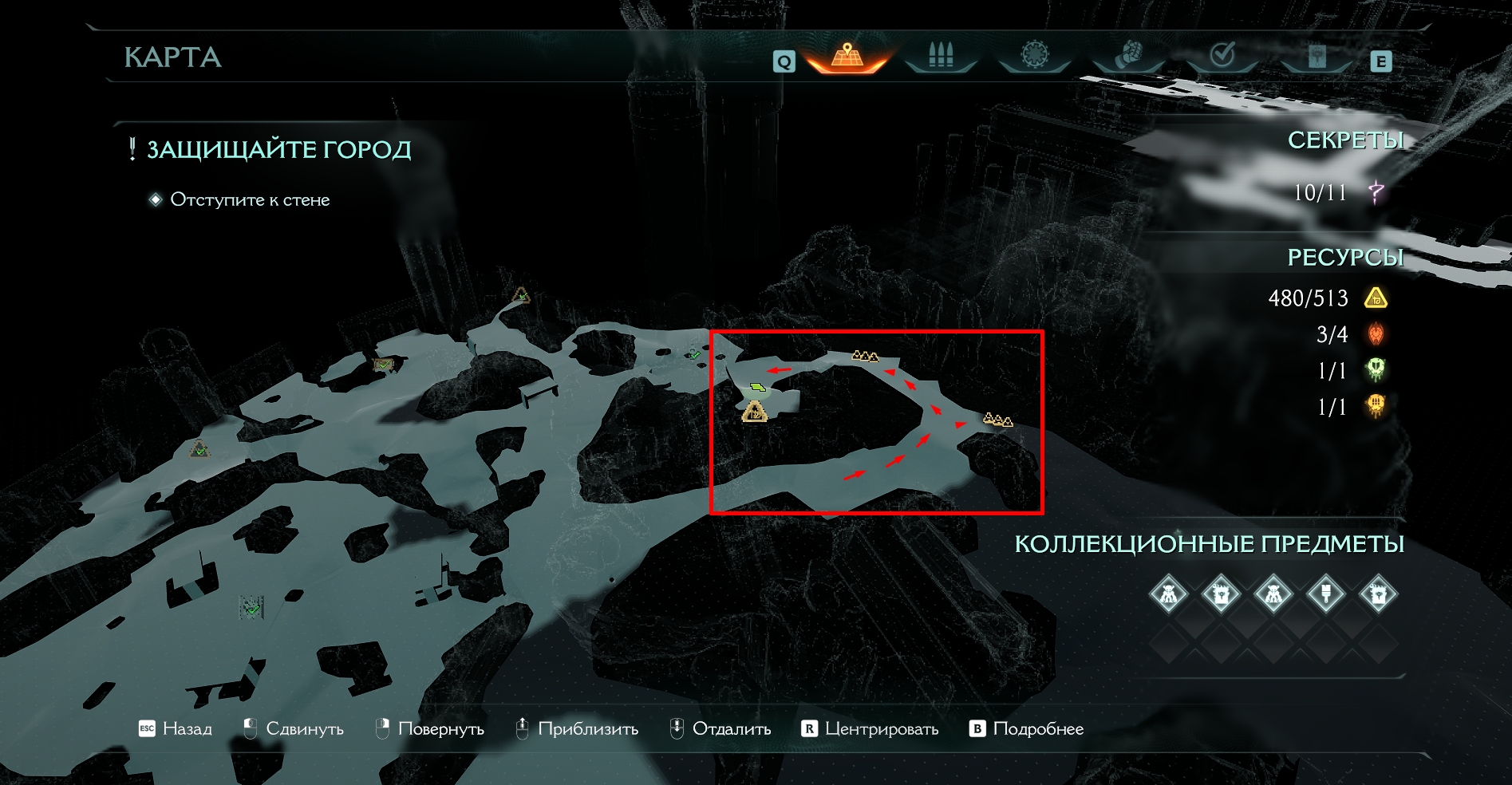
Task: Switch to the codex book tab
Action: click(x=1317, y=56)
